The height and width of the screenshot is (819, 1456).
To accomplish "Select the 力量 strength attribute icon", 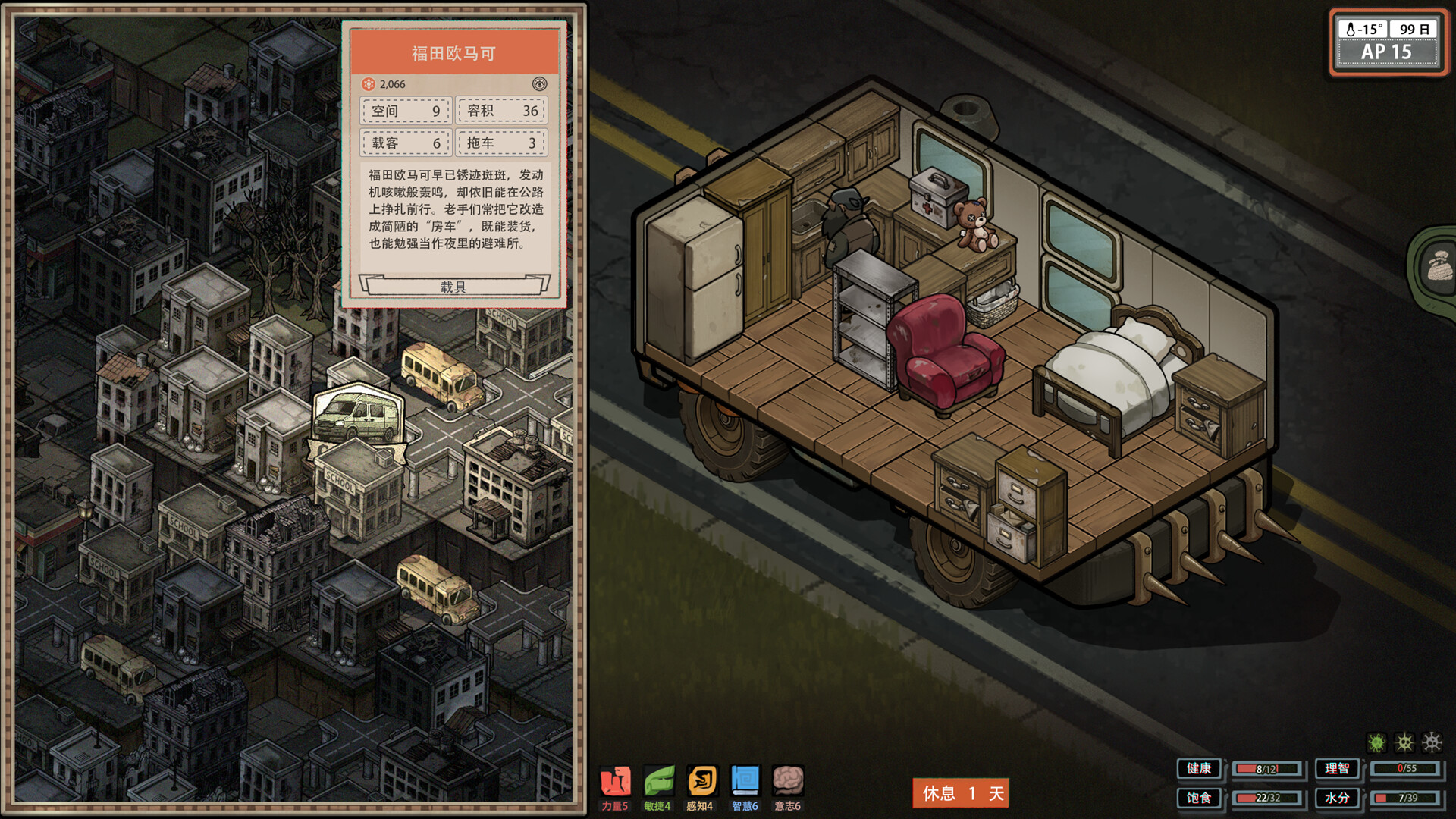I will click(x=615, y=781).
